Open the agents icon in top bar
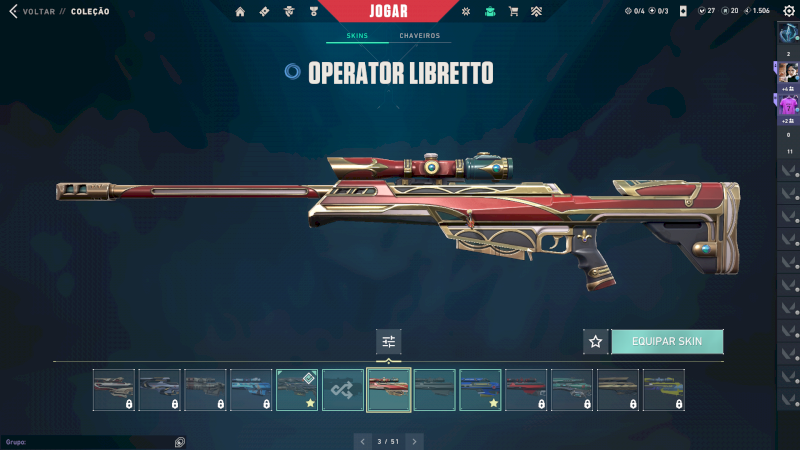800x450 pixels. click(x=288, y=12)
